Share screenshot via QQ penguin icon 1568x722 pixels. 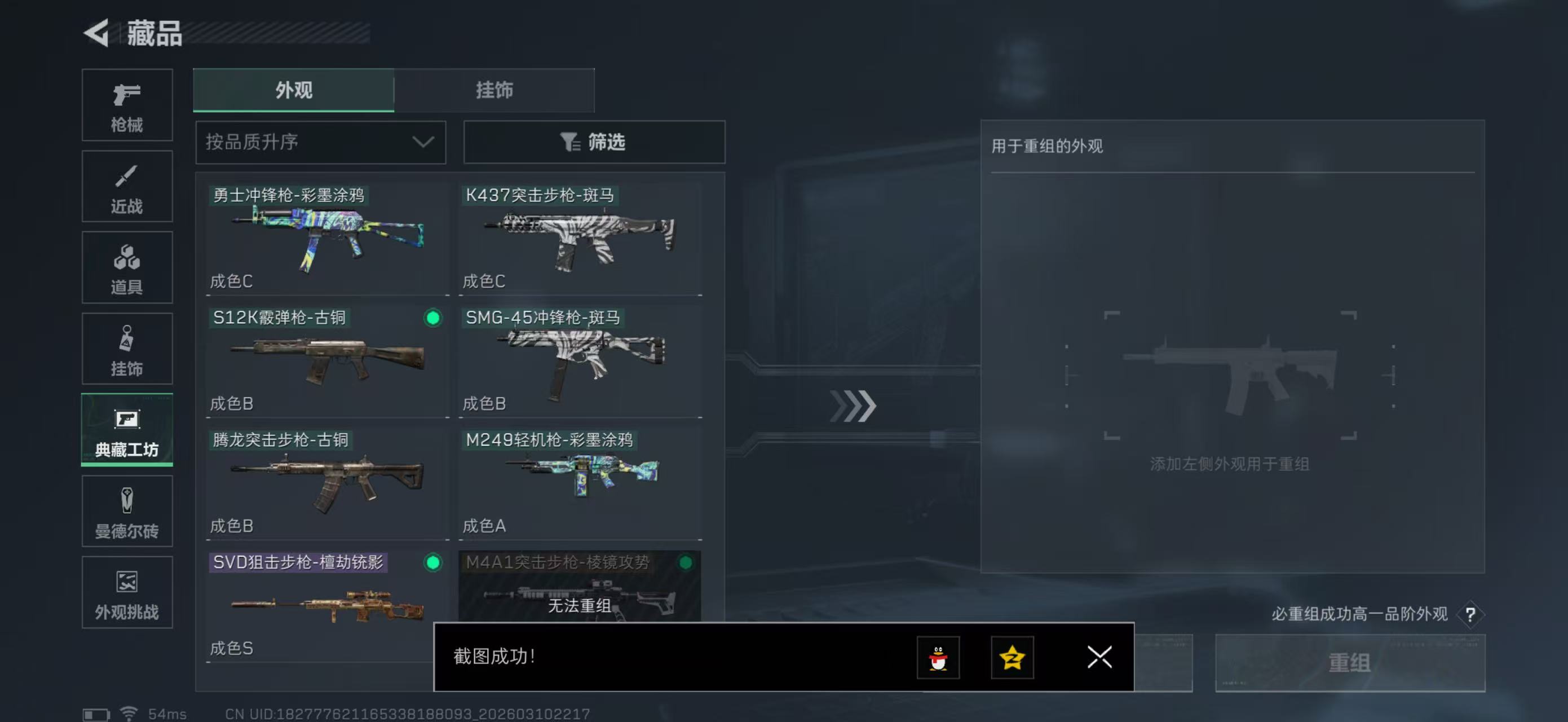pyautogui.click(x=940, y=658)
